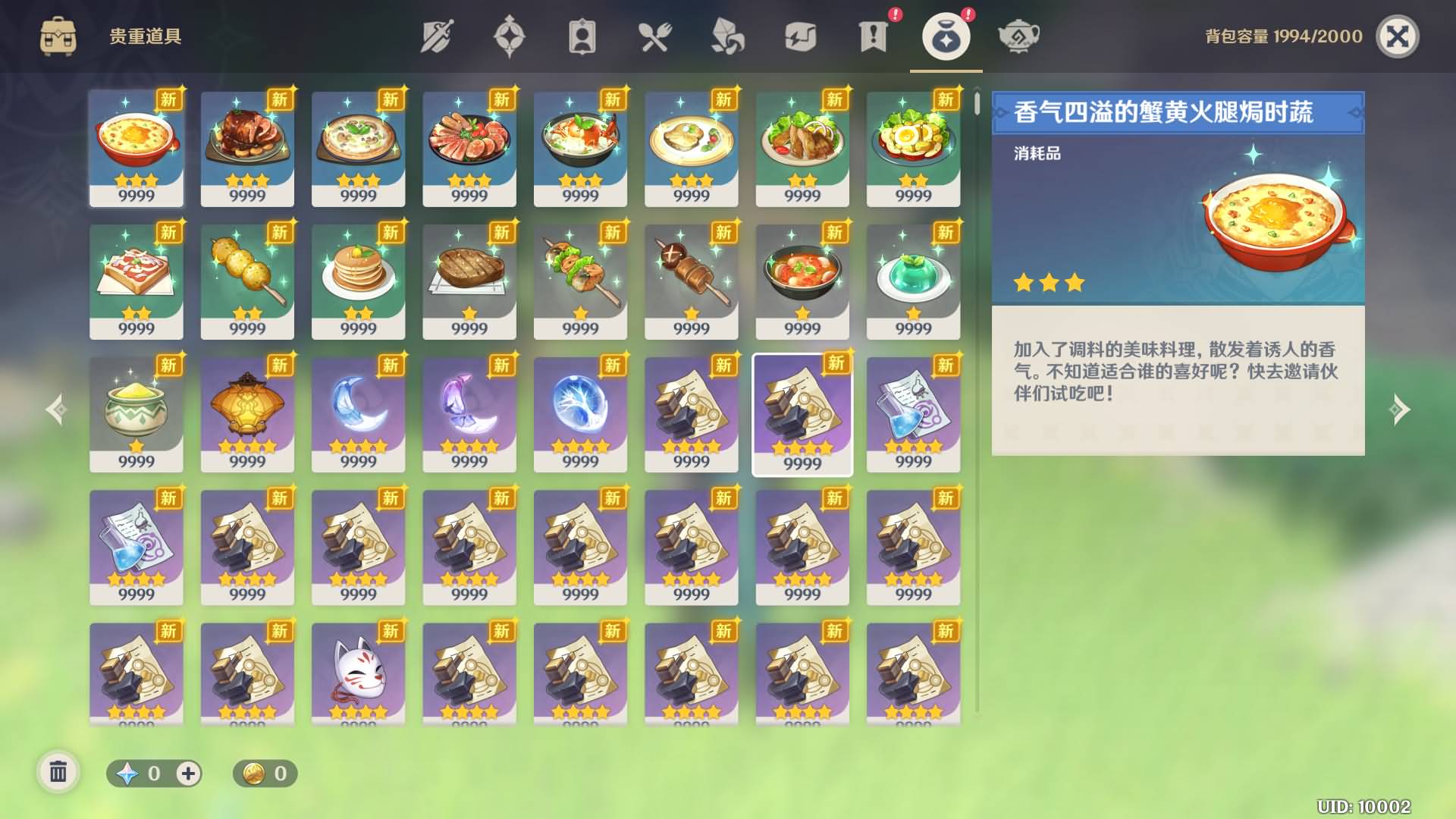The width and height of the screenshot is (1456, 819).
Task: Open the quest items tab with exclamation banner
Action: [874, 36]
